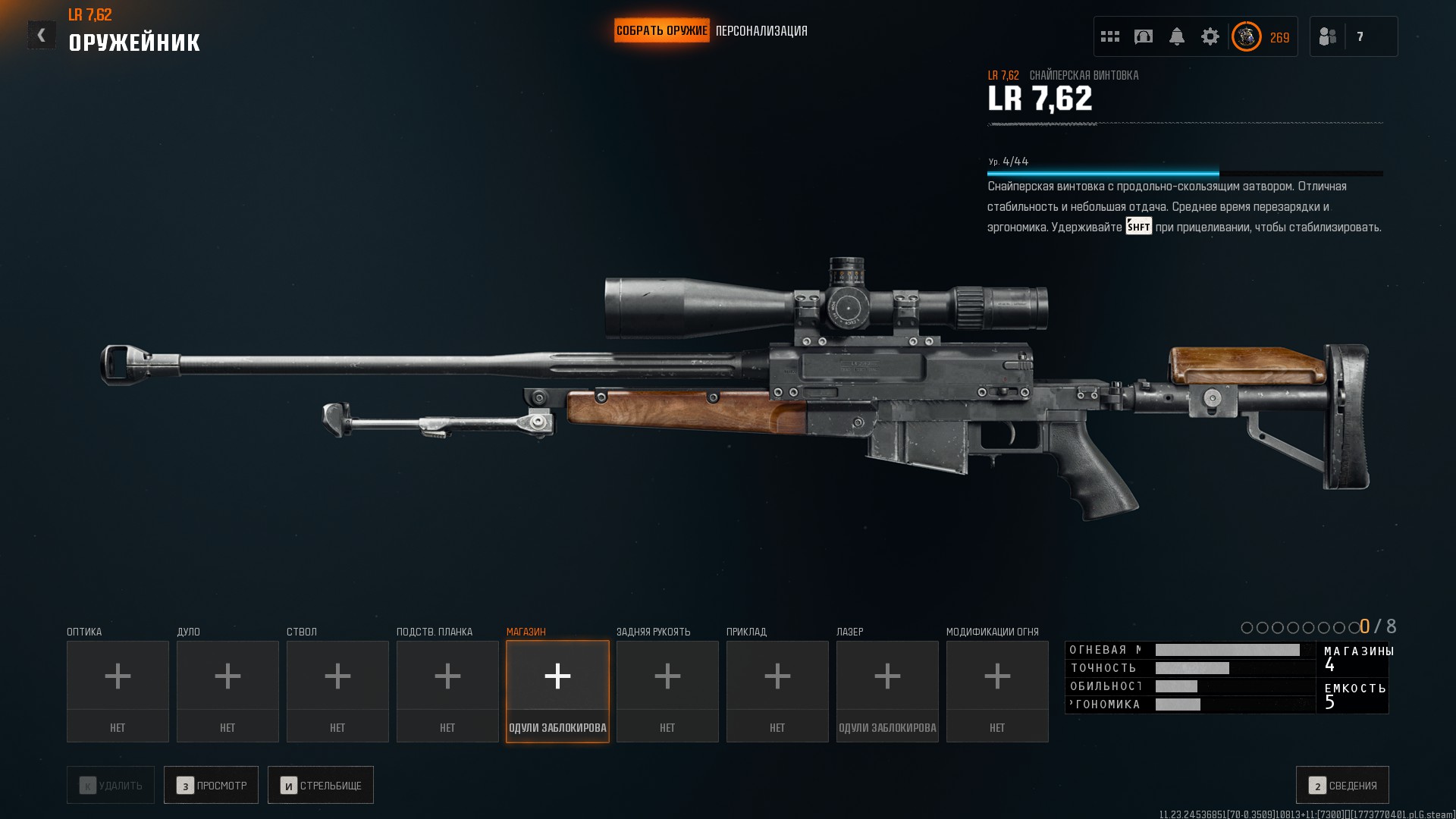
Task: Choose the Дуло attachment slot
Action: [x=227, y=691]
